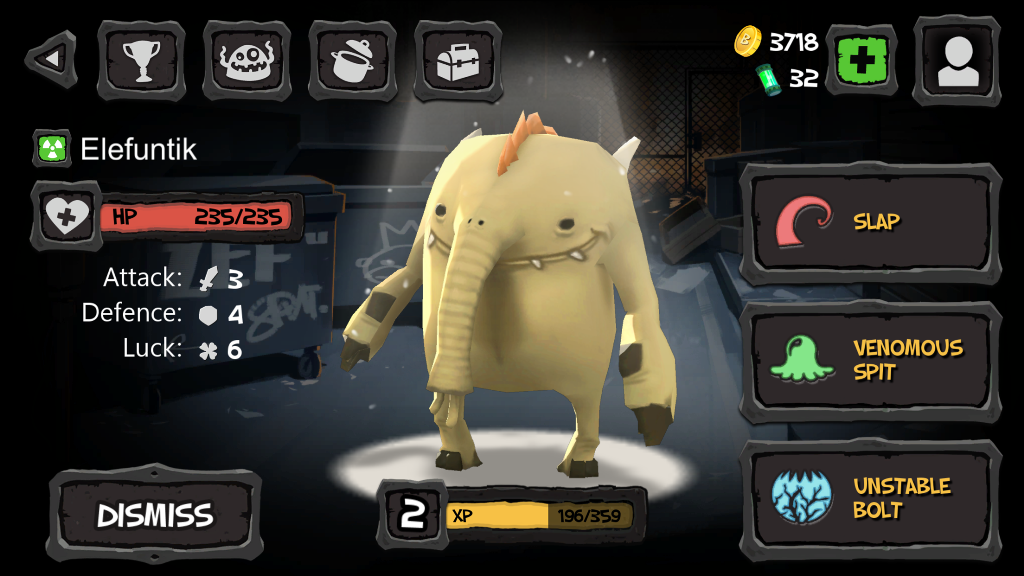
Task: Open the trophy achievements screen
Action: 141,60
